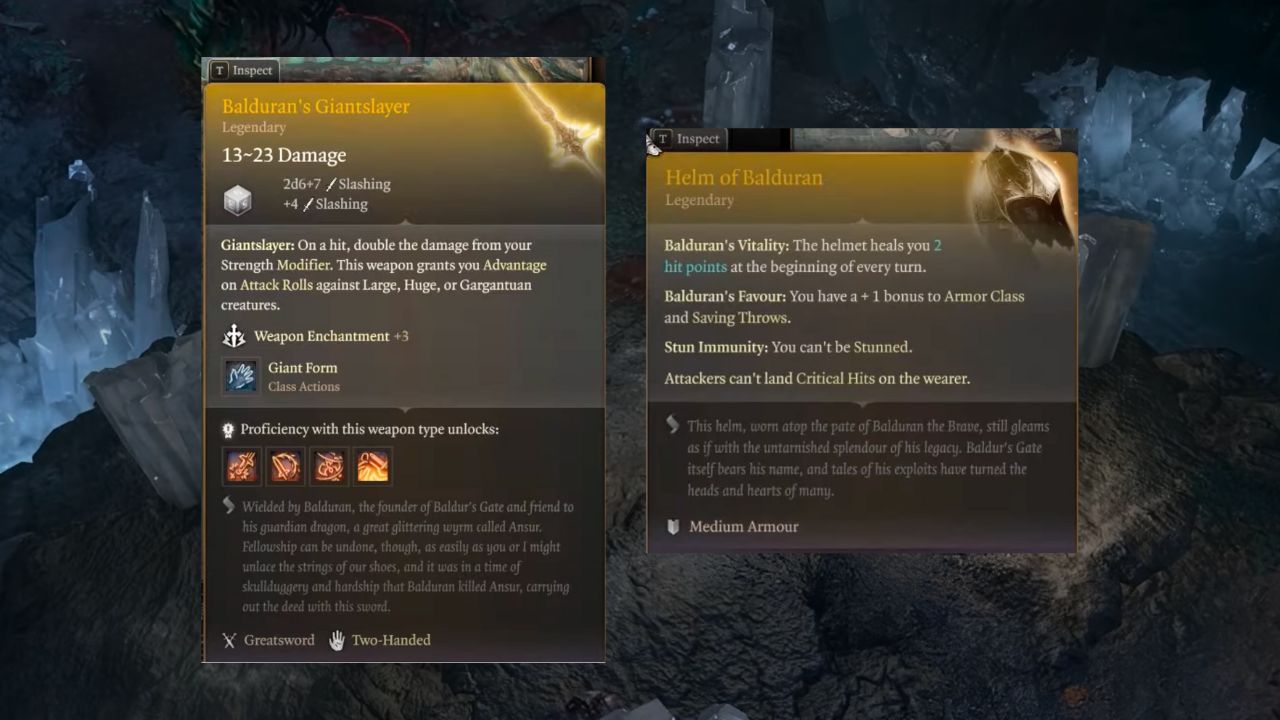This screenshot has width=1280, height=720.
Task: Select the second greatsword skill icon
Action: pos(285,465)
